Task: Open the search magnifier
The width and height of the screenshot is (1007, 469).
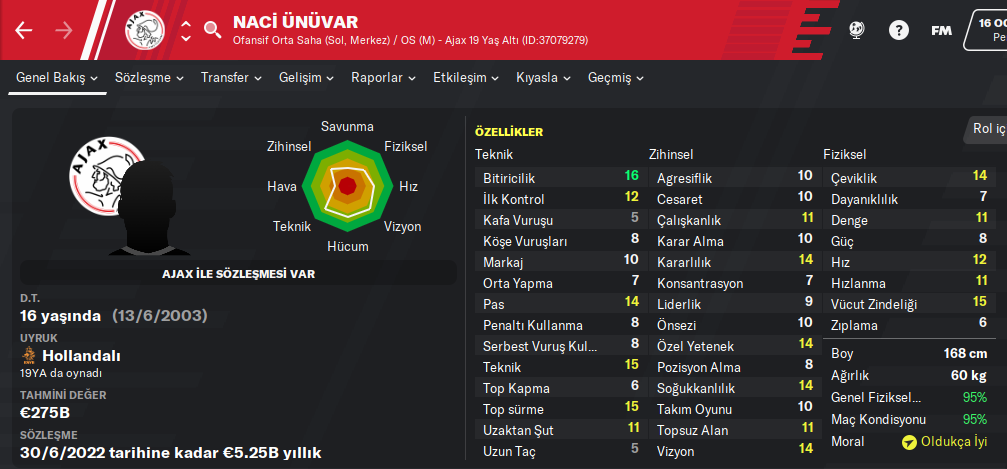Action: coord(212,30)
